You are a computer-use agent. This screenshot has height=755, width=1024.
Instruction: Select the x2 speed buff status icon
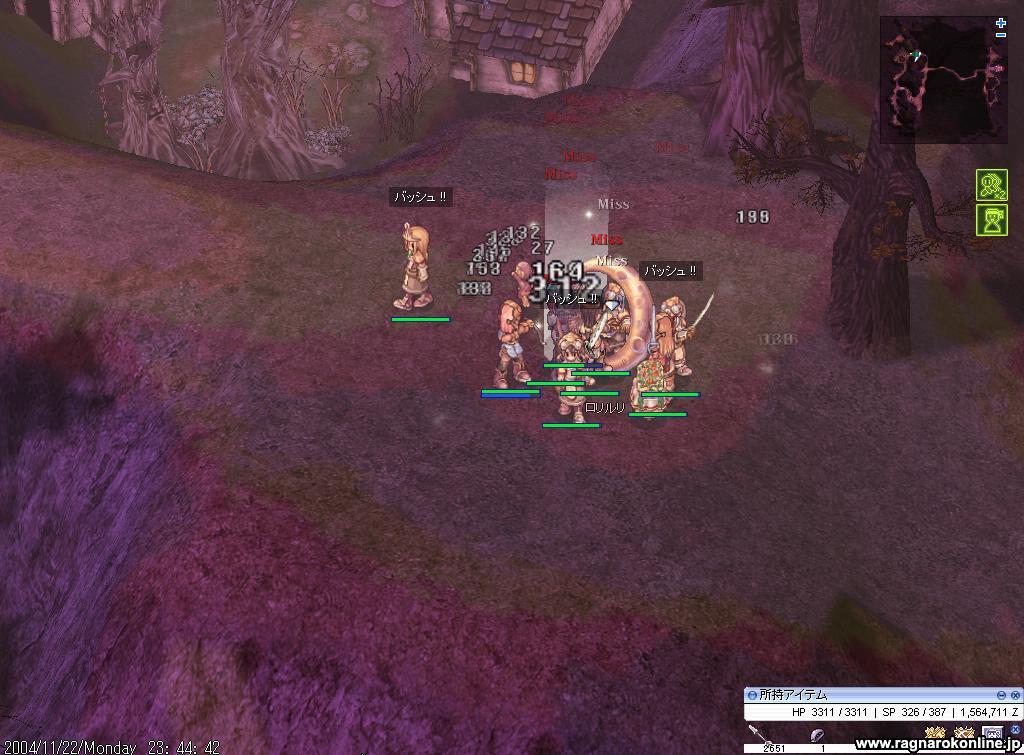(991, 186)
